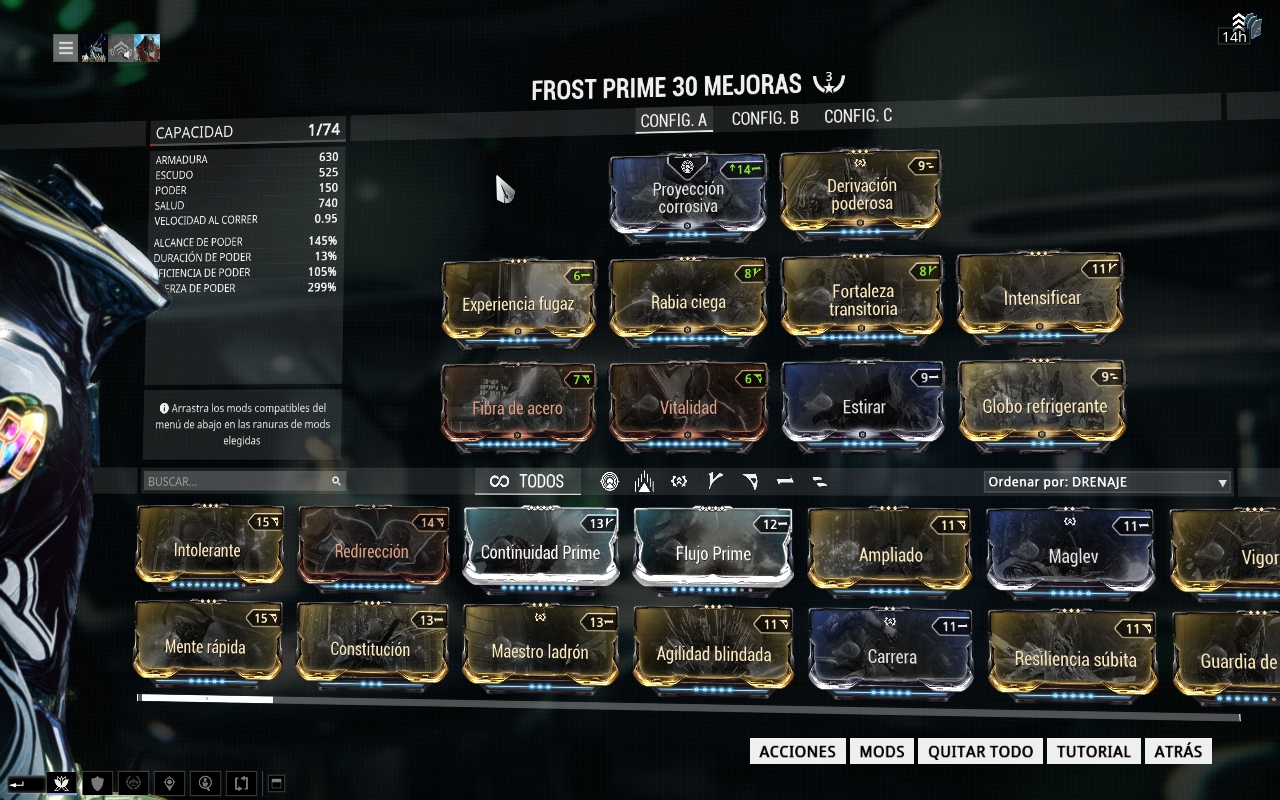The image size is (1280, 800).
Task: Toggle the loop arrows icon at bottom right
Action: tap(240, 783)
